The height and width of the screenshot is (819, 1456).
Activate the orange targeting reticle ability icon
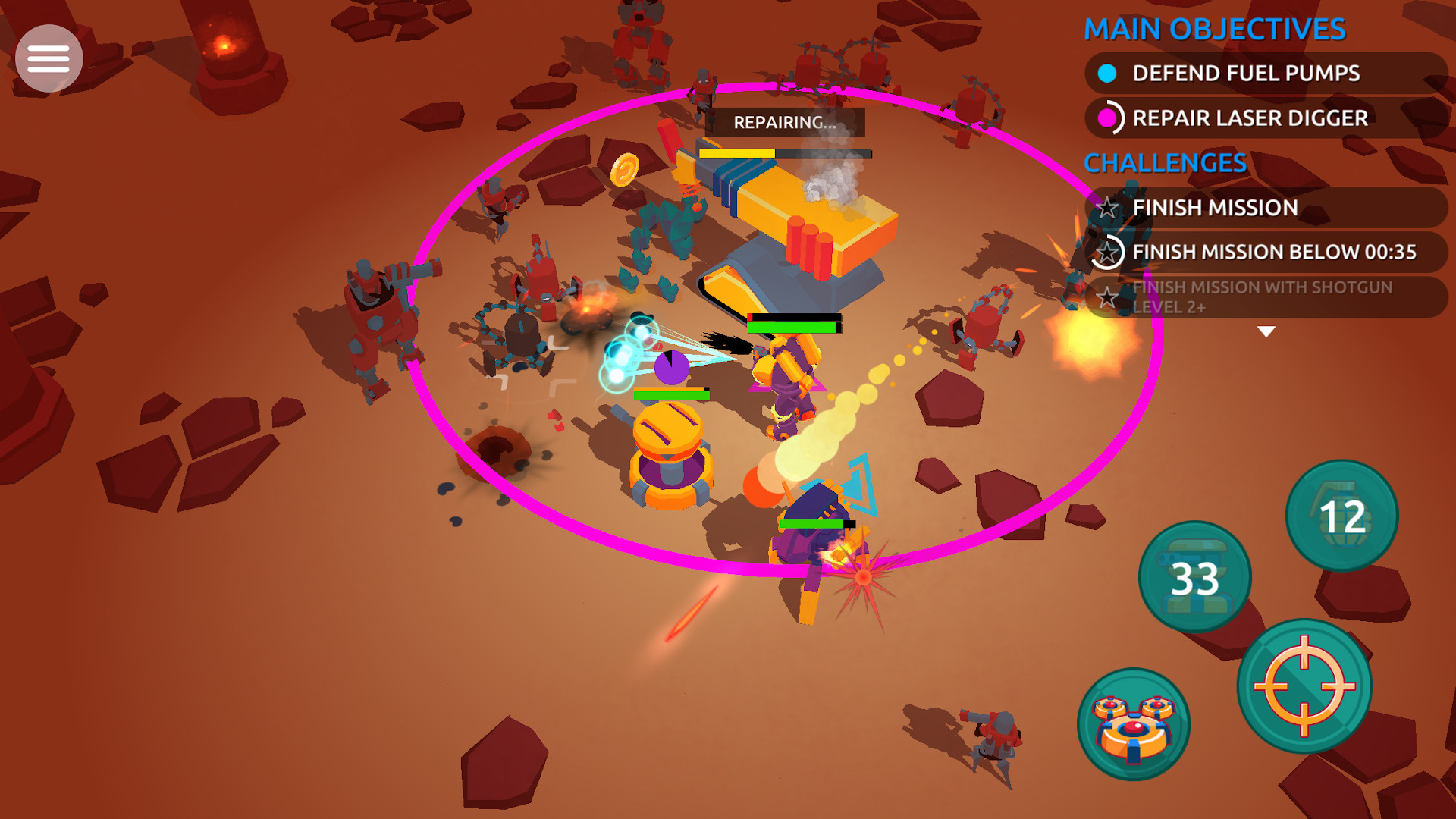1306,686
